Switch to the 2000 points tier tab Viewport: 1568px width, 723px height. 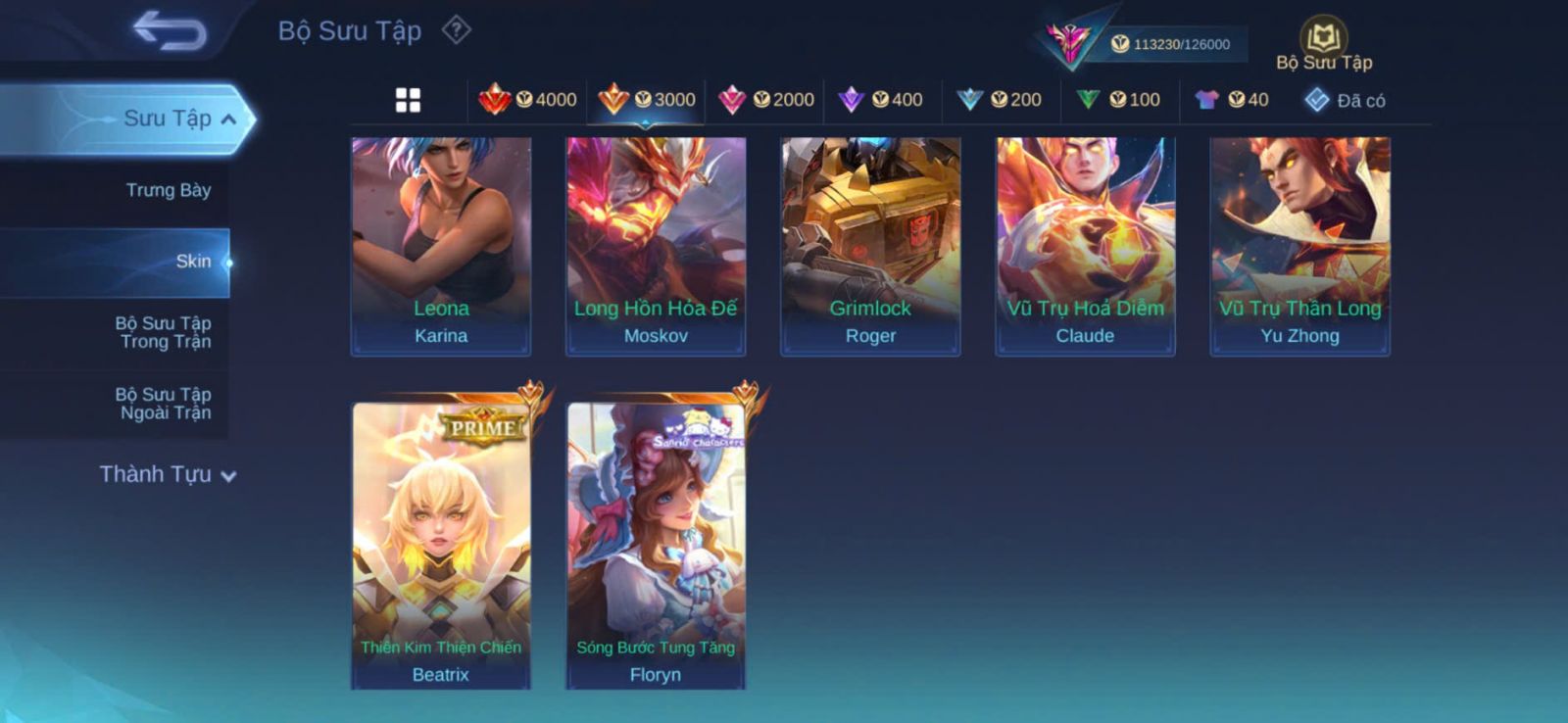point(766,100)
